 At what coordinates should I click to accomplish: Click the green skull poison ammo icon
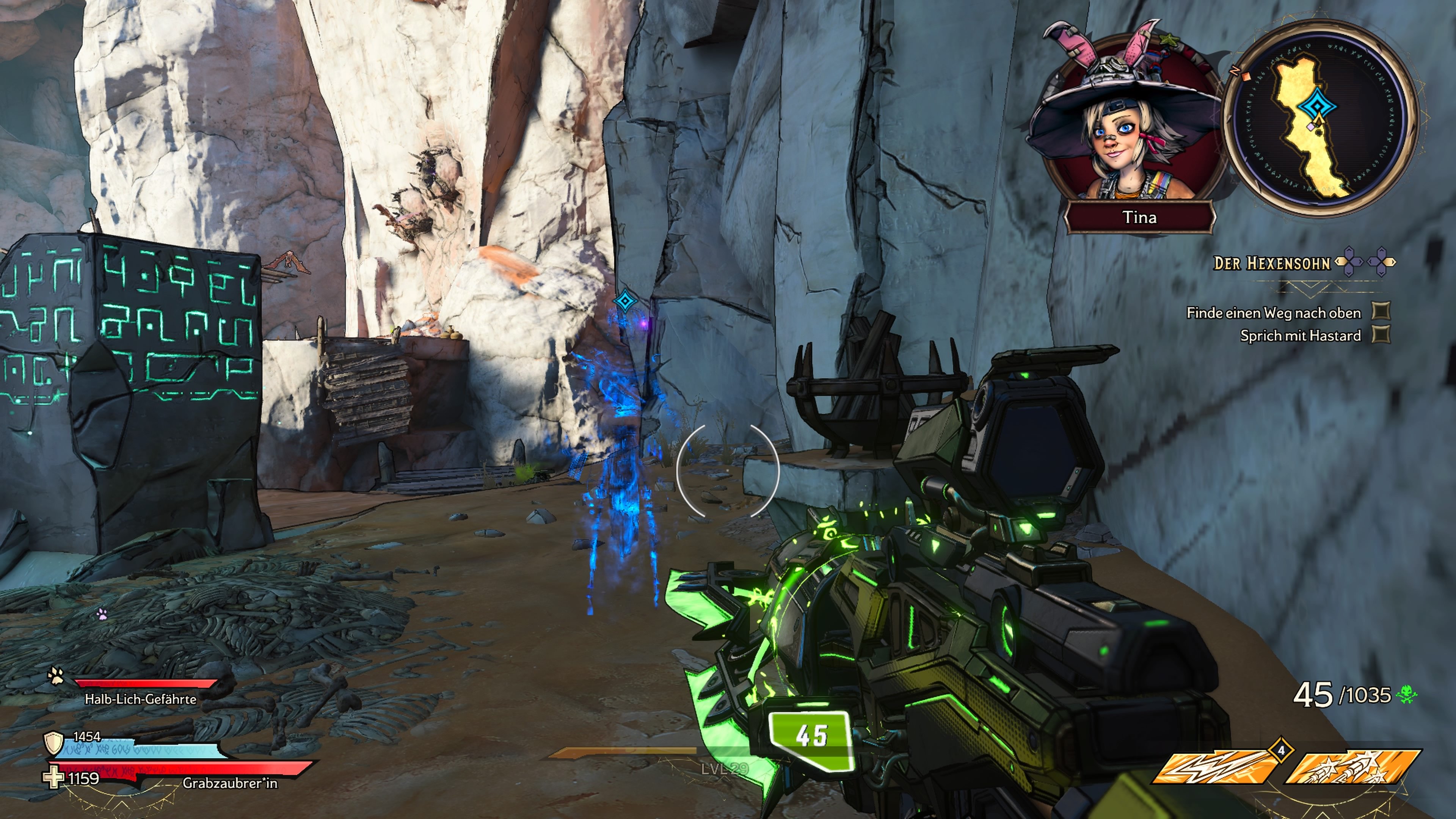pyautogui.click(x=1406, y=695)
